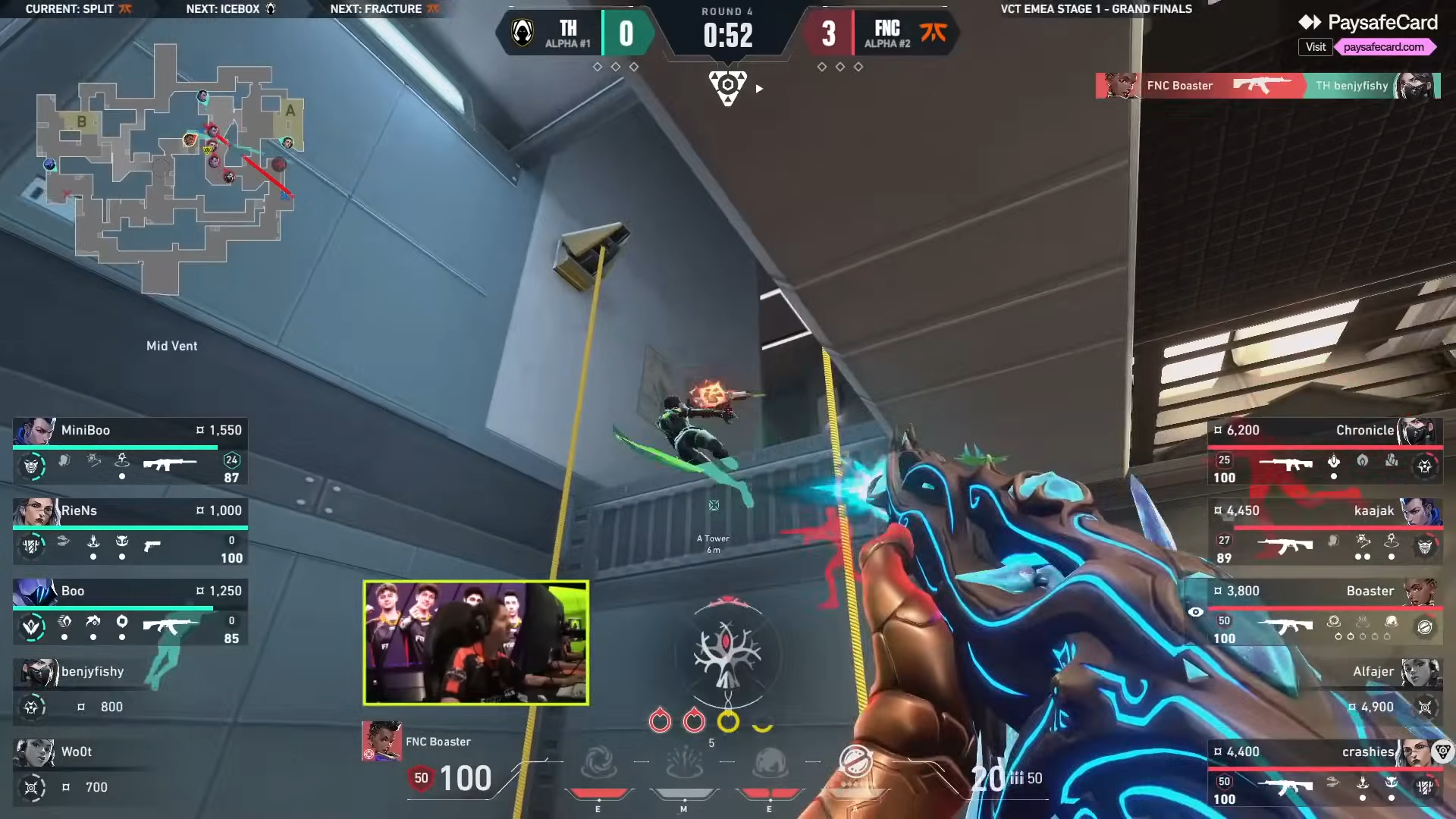Select crashies's scoreboard panel
1456x819 pixels.
click(1323, 773)
